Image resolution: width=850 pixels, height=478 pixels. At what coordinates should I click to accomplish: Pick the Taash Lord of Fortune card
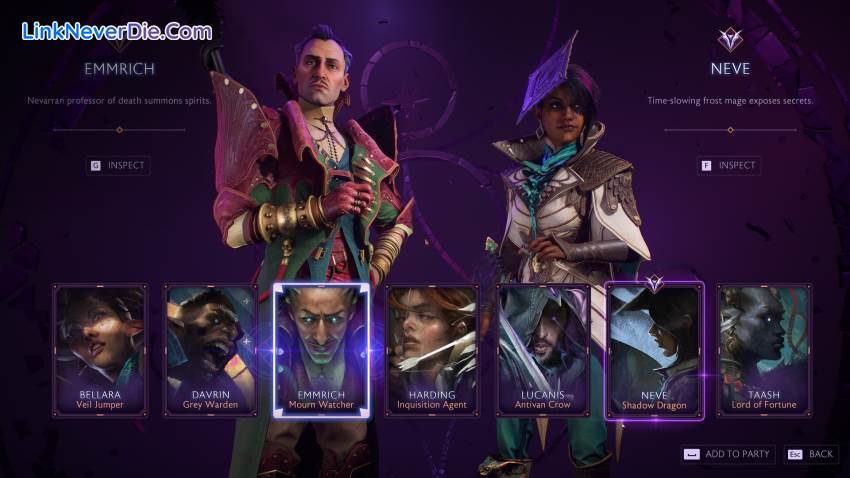(764, 350)
